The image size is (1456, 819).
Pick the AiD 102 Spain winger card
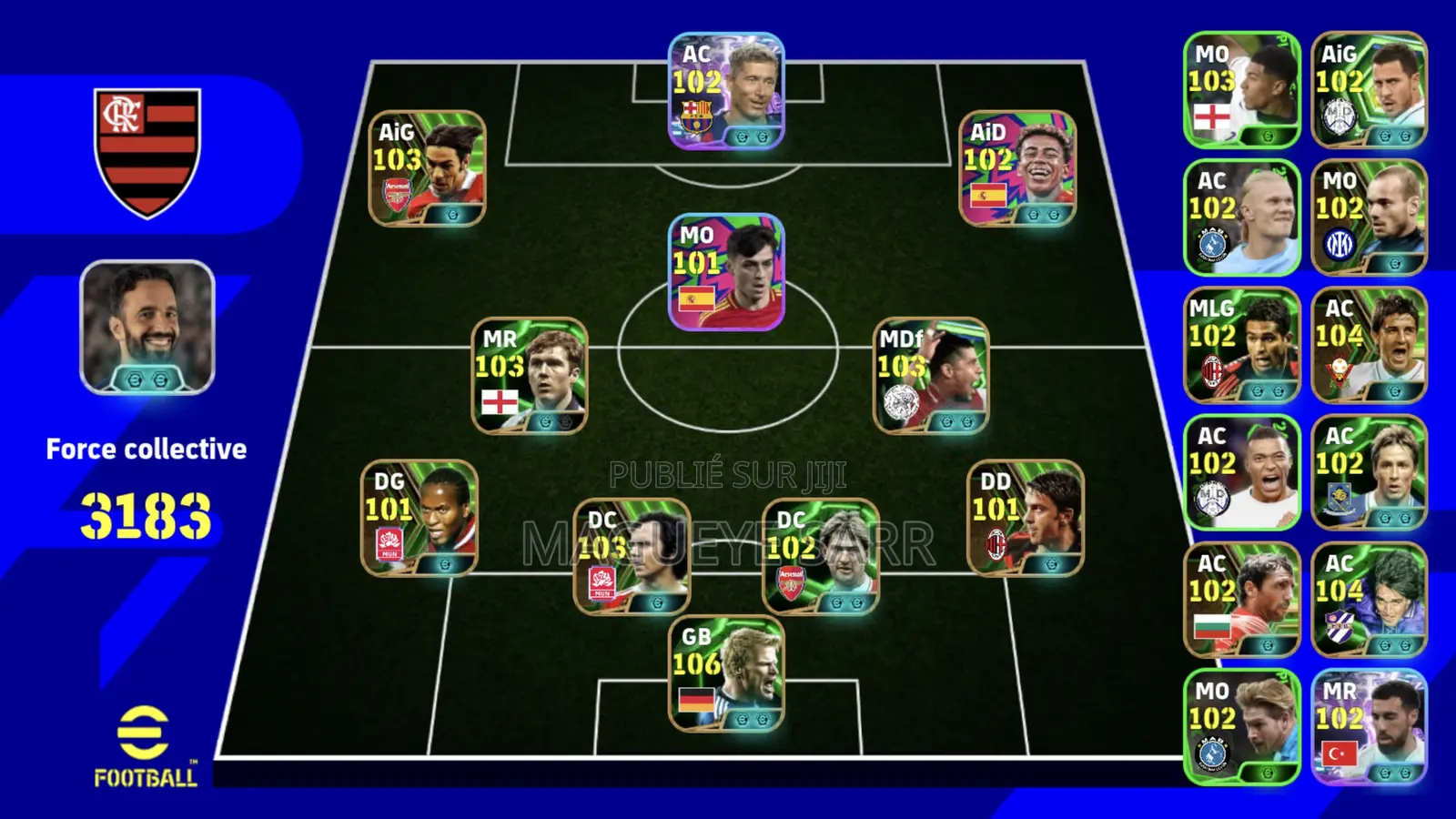1018,169
